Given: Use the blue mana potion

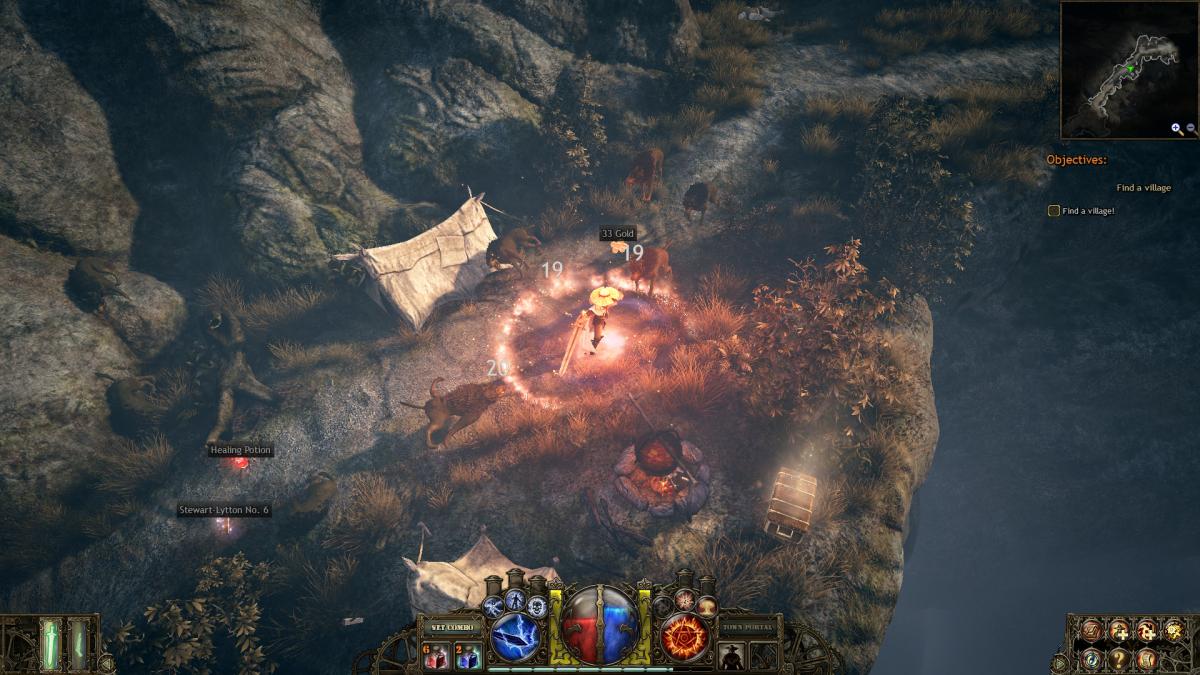Looking at the screenshot, I should tap(470, 656).
